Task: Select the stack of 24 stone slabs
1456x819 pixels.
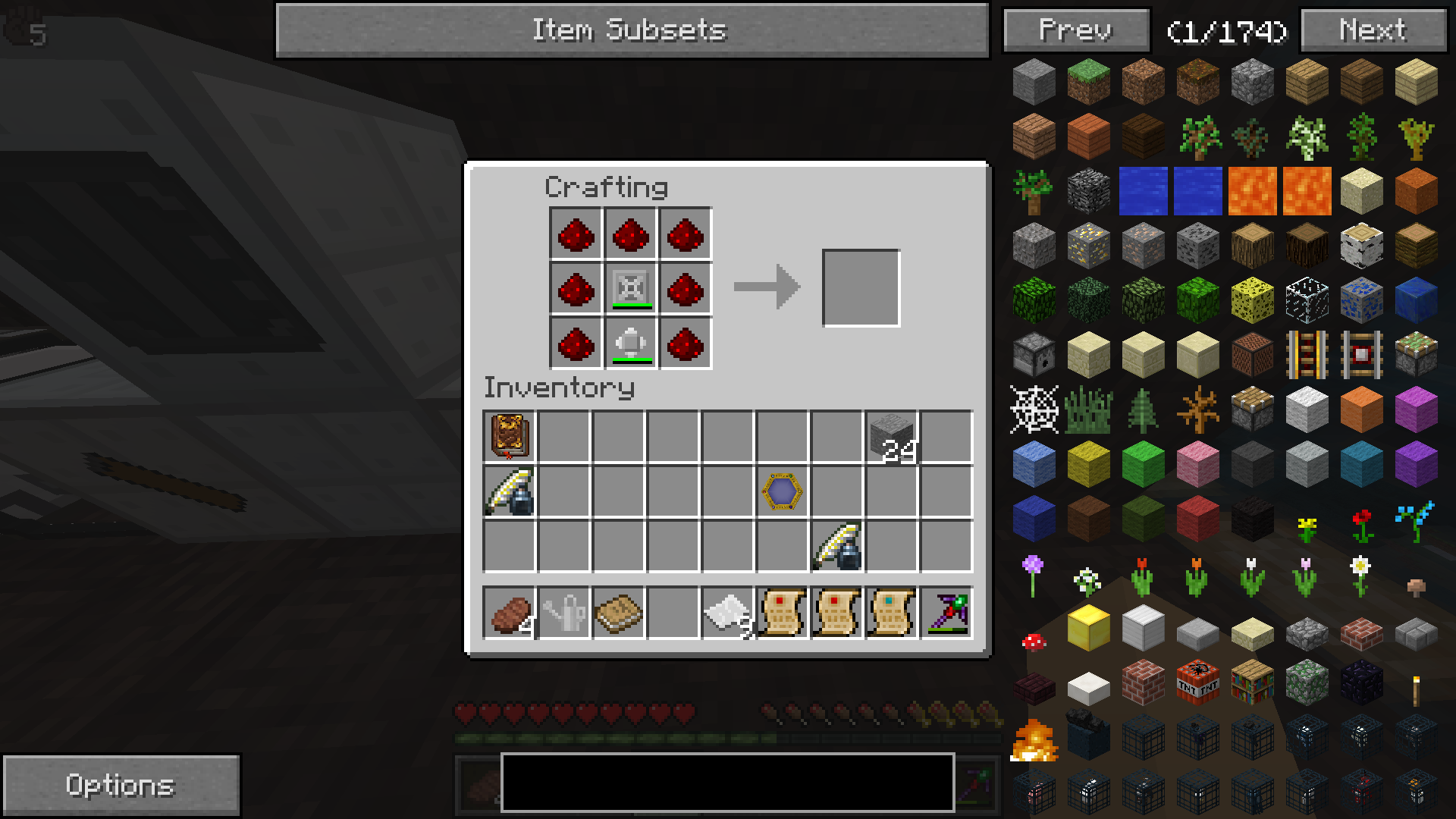Action: (x=891, y=436)
